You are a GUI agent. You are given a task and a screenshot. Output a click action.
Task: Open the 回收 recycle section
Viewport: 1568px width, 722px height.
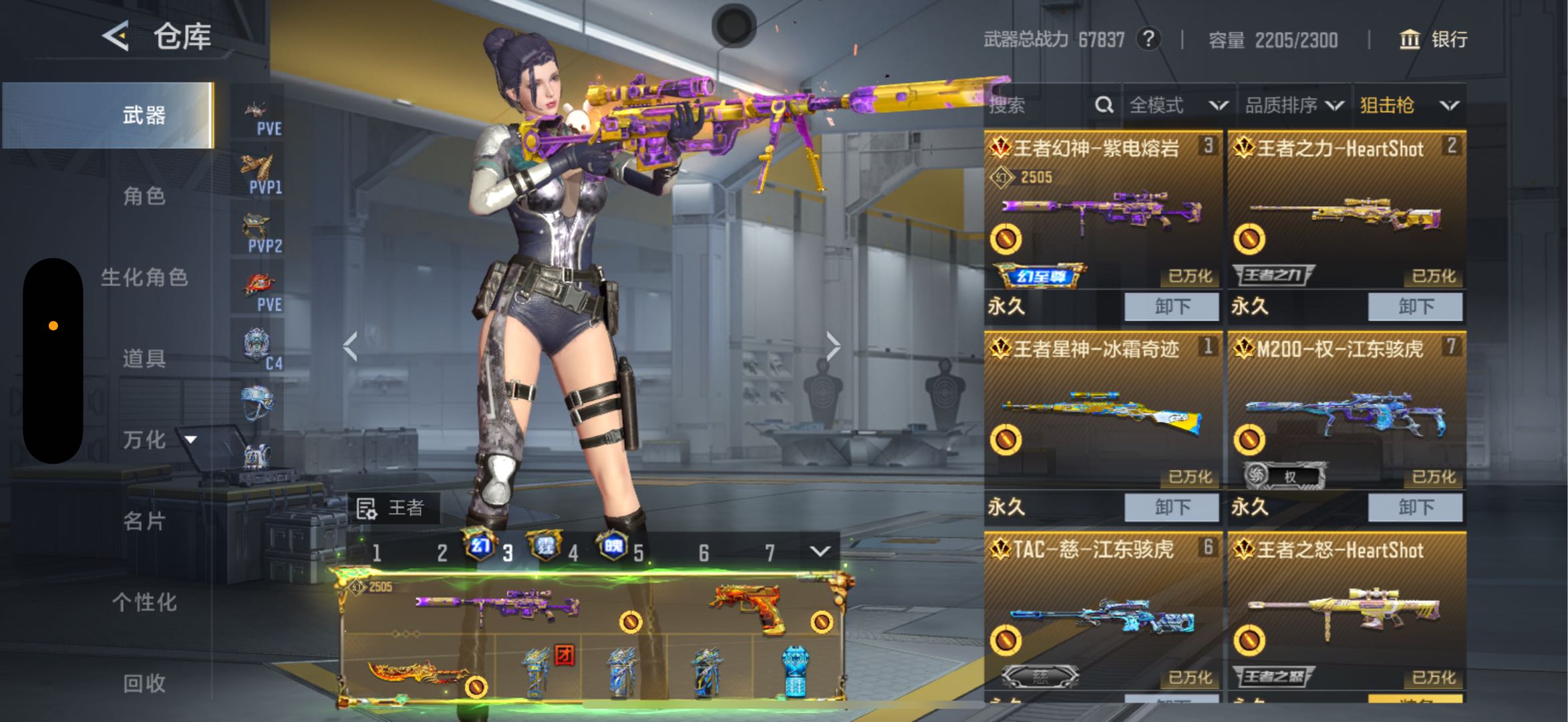coord(144,683)
